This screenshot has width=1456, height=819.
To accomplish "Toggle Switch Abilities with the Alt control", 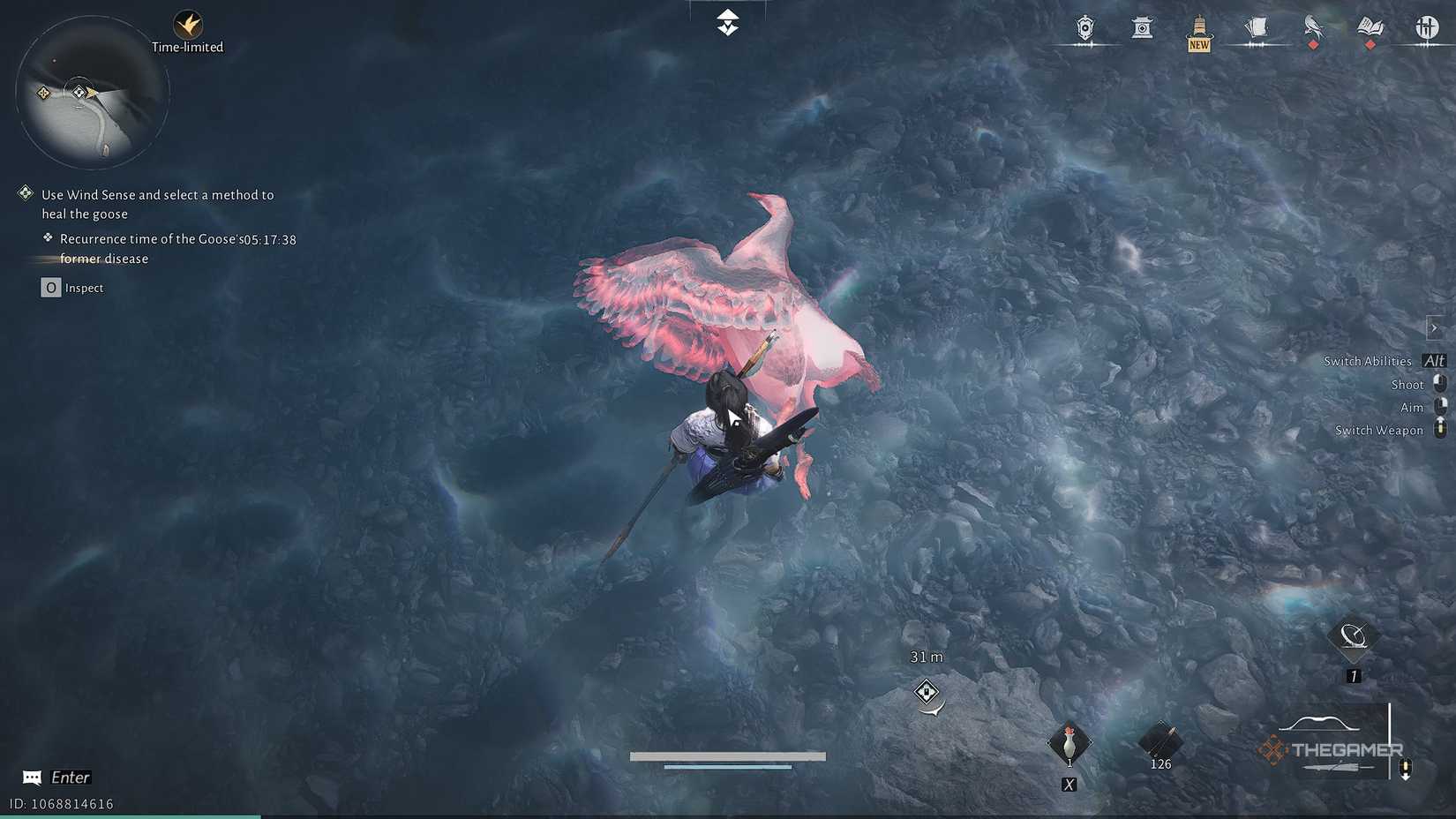I will pyautogui.click(x=1435, y=361).
